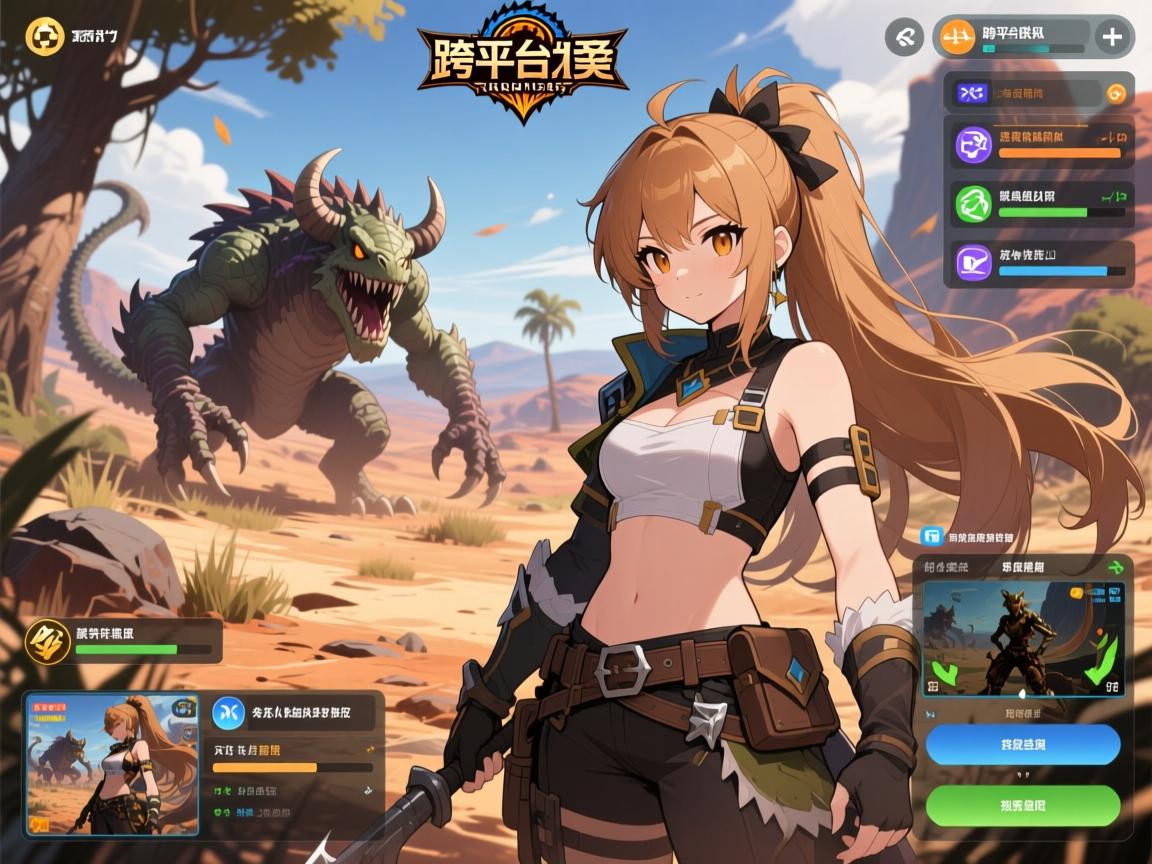Click the plus button on the top bar

(x=1112, y=38)
